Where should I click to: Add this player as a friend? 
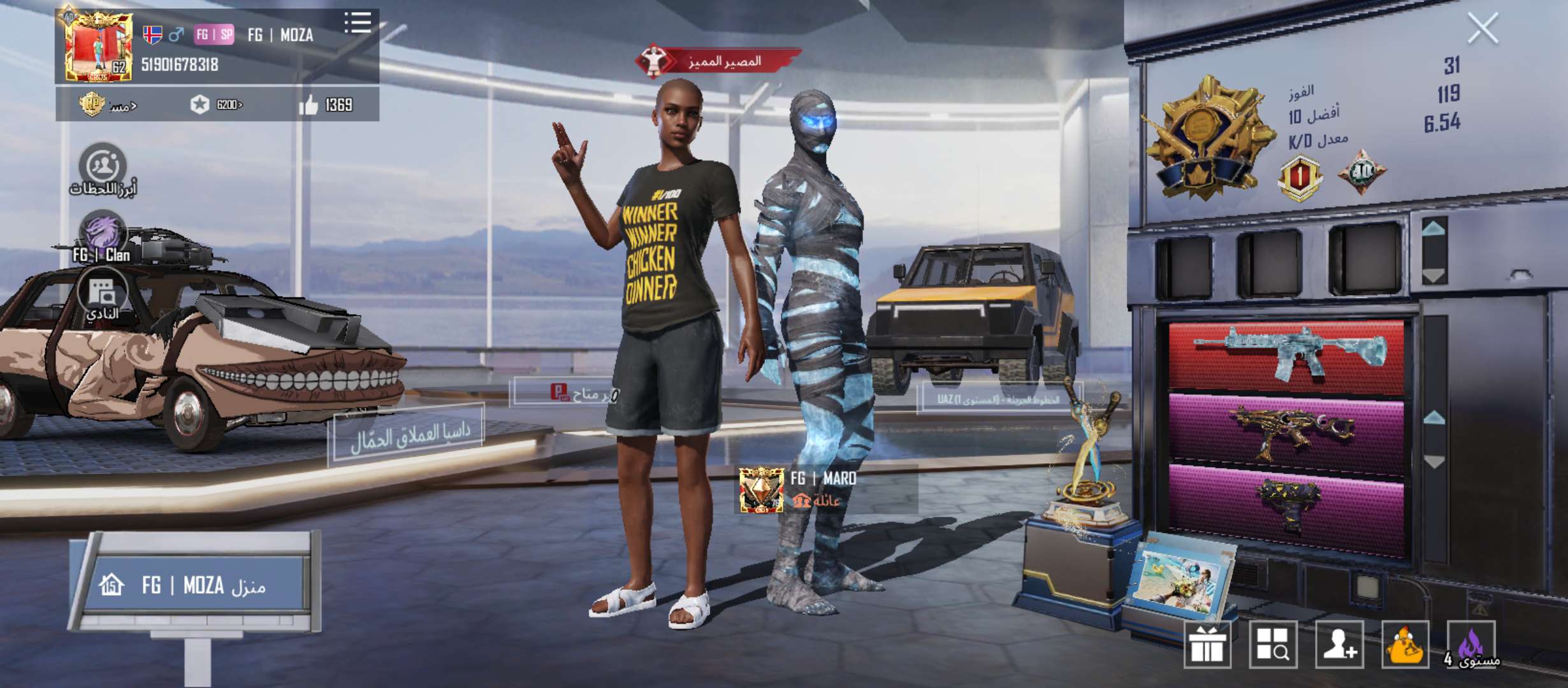[1339, 645]
